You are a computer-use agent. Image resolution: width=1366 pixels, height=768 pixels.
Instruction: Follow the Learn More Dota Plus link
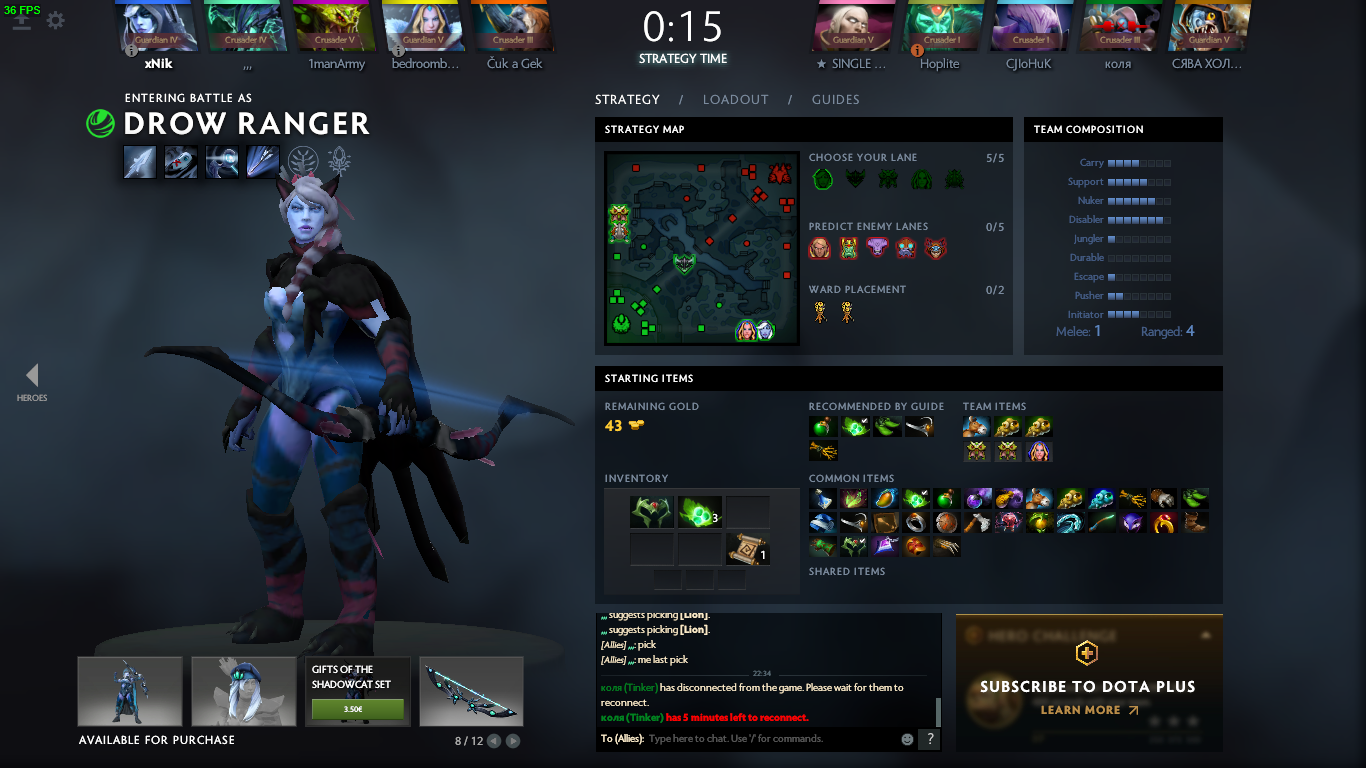(1088, 710)
